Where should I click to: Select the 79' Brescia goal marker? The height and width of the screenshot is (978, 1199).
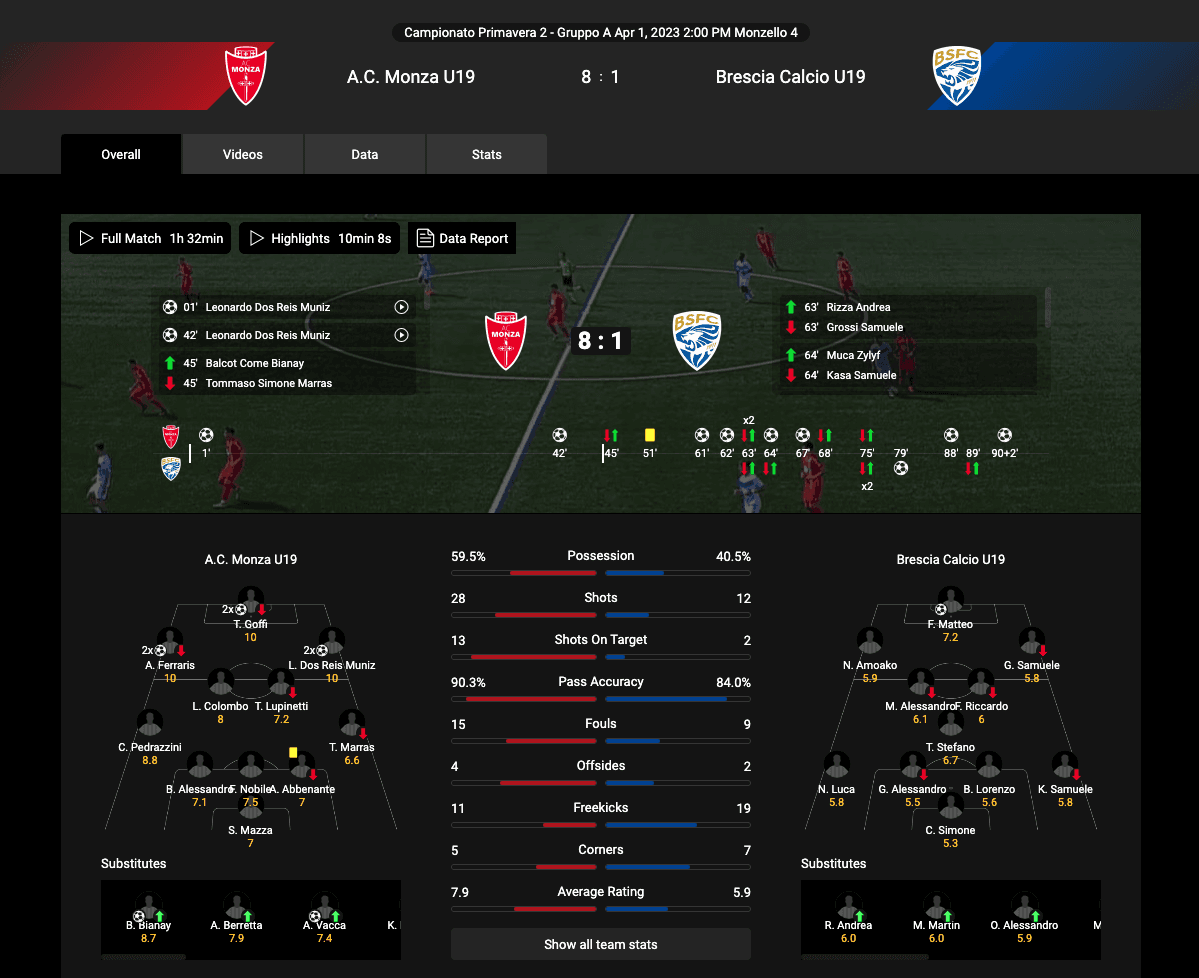click(901, 468)
